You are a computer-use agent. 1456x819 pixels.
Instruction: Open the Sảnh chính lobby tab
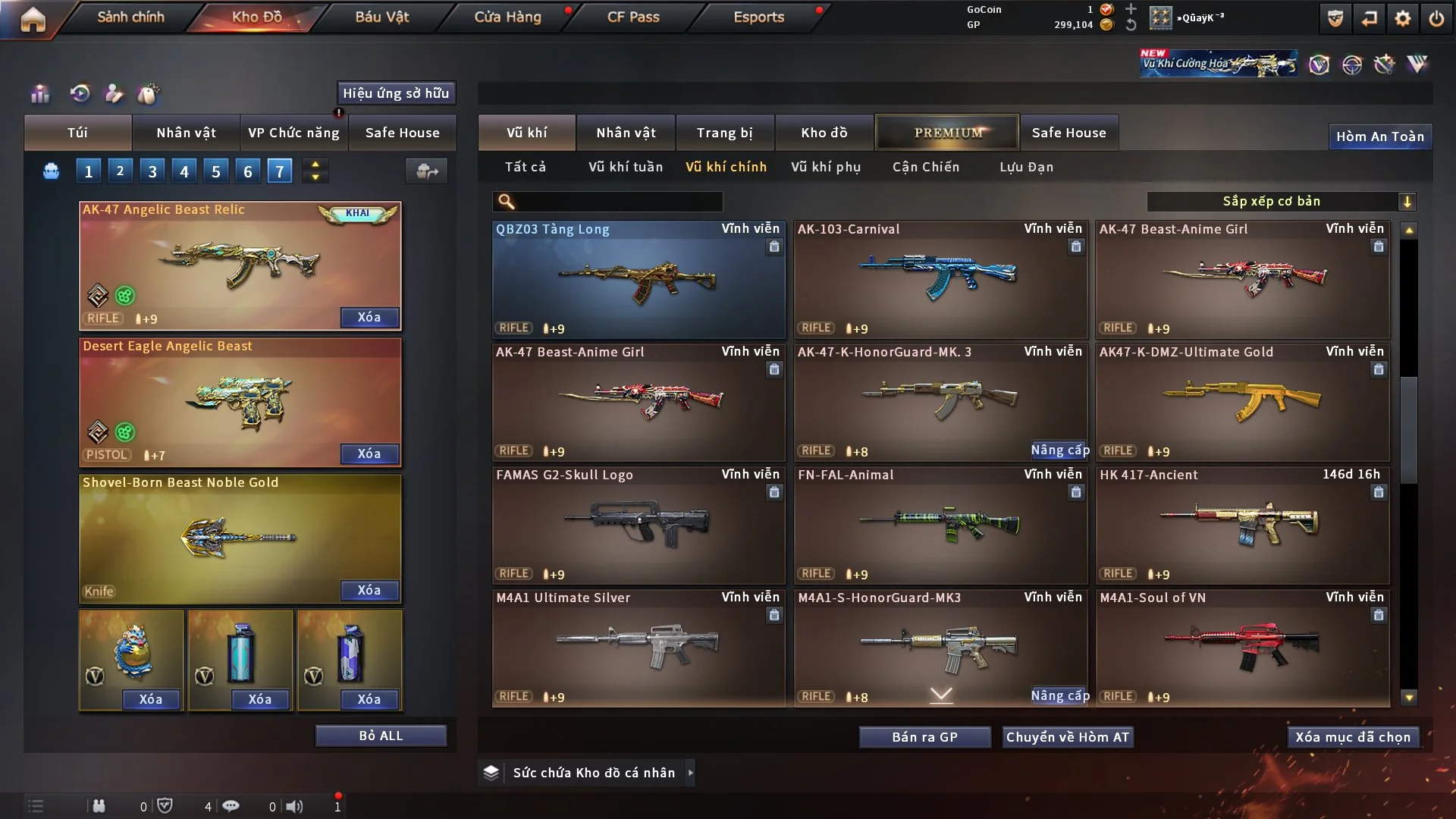[130, 17]
